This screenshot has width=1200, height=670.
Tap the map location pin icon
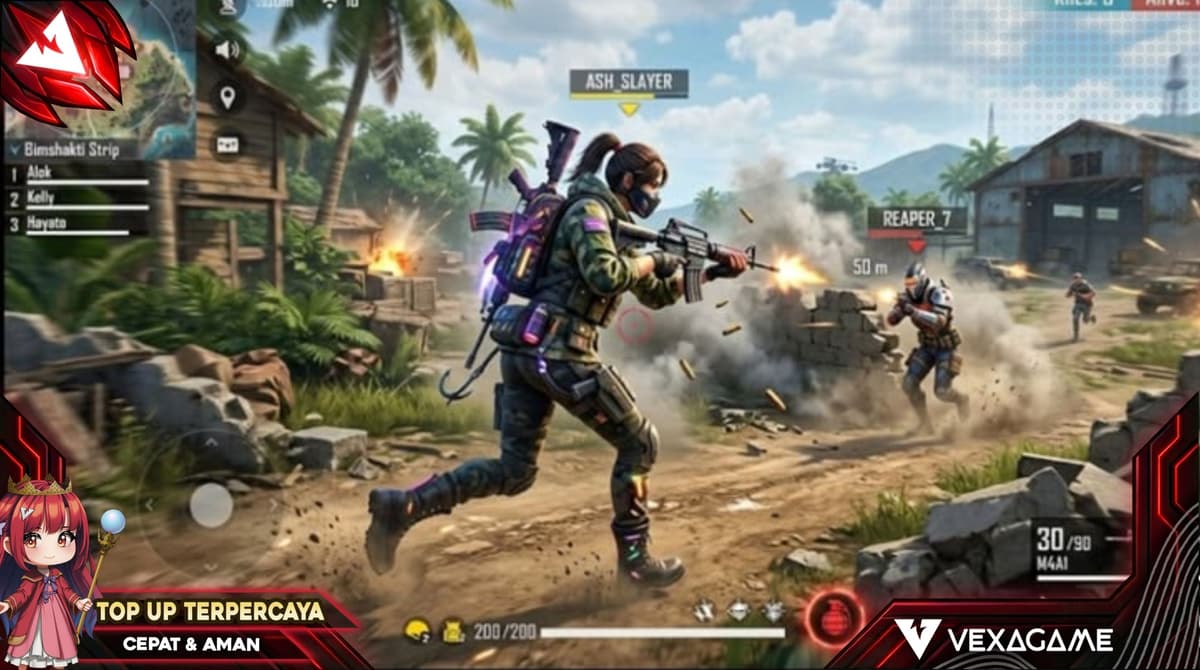[229, 97]
